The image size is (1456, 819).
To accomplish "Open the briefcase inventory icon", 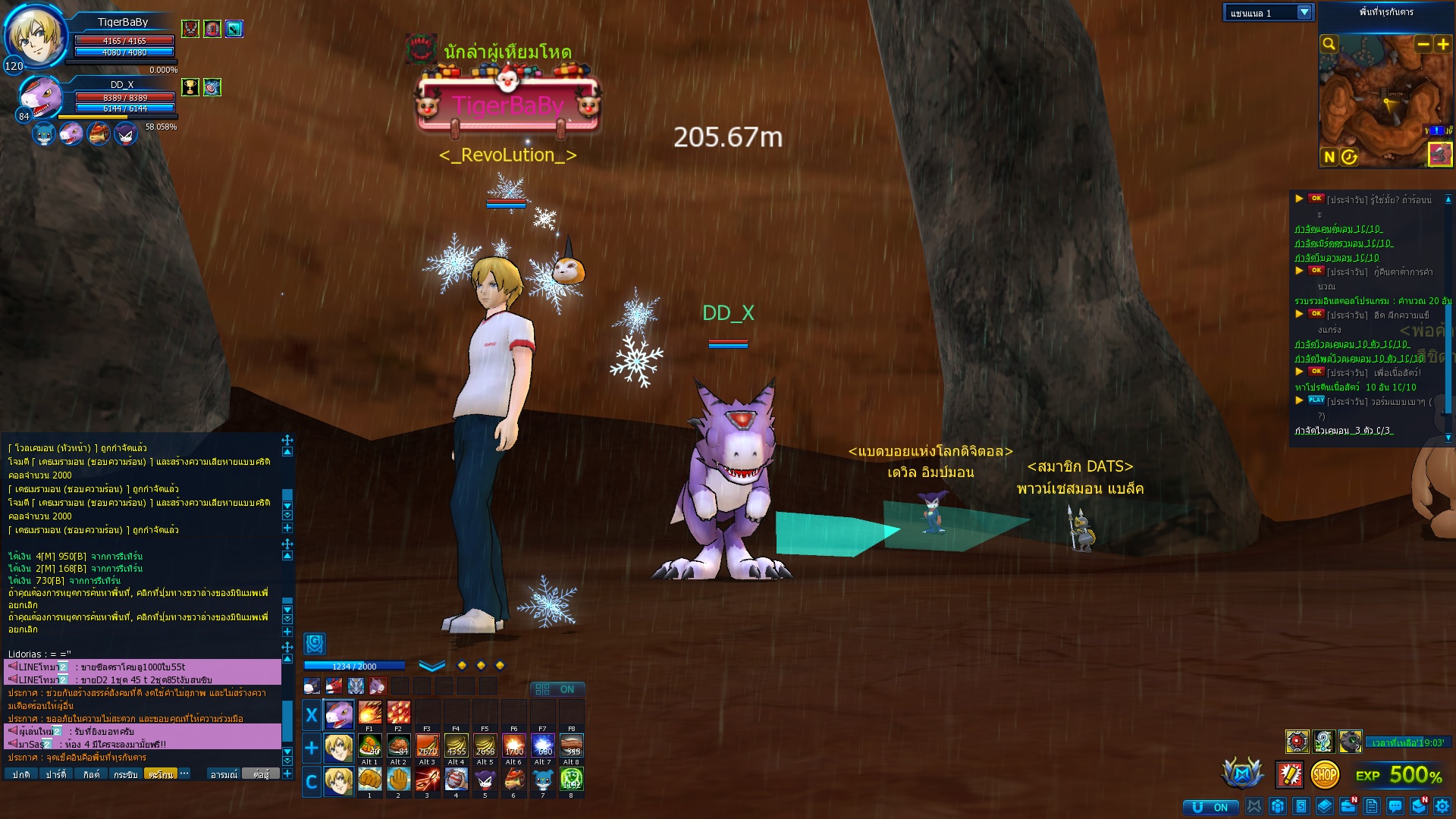I will point(1348,806).
